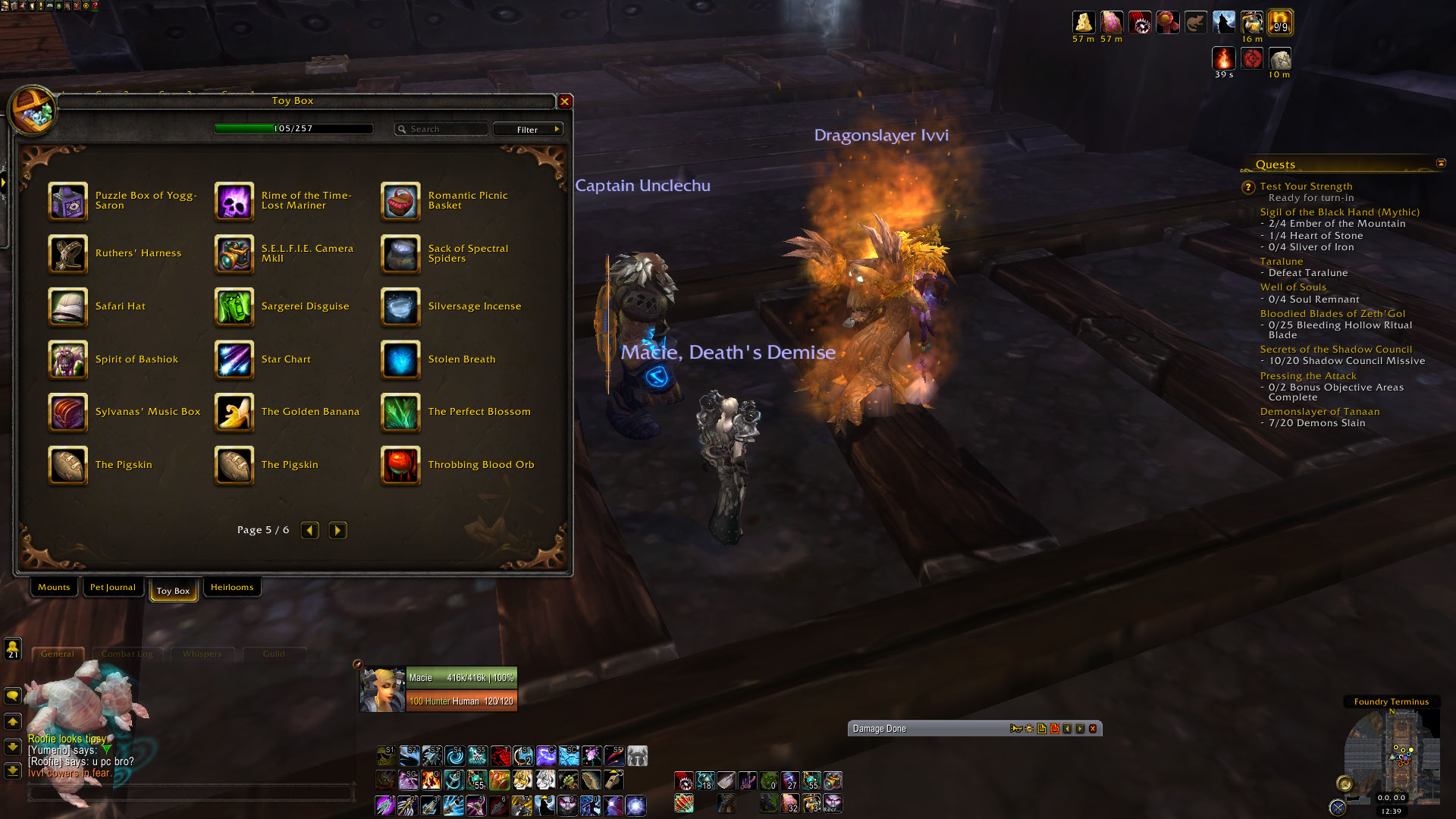Go to the next Toy Box page

pyautogui.click(x=338, y=531)
